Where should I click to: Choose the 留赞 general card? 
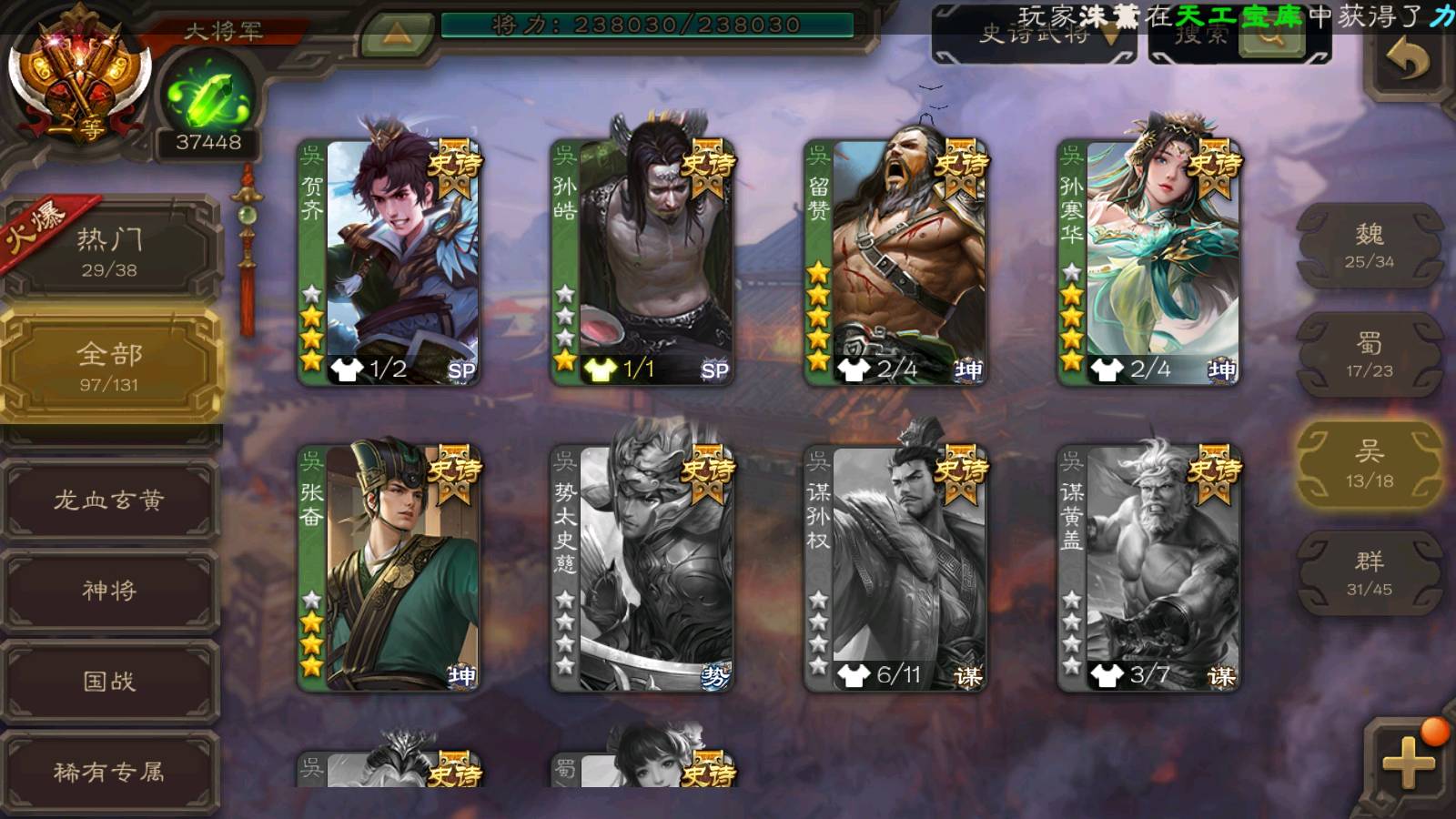895,262
